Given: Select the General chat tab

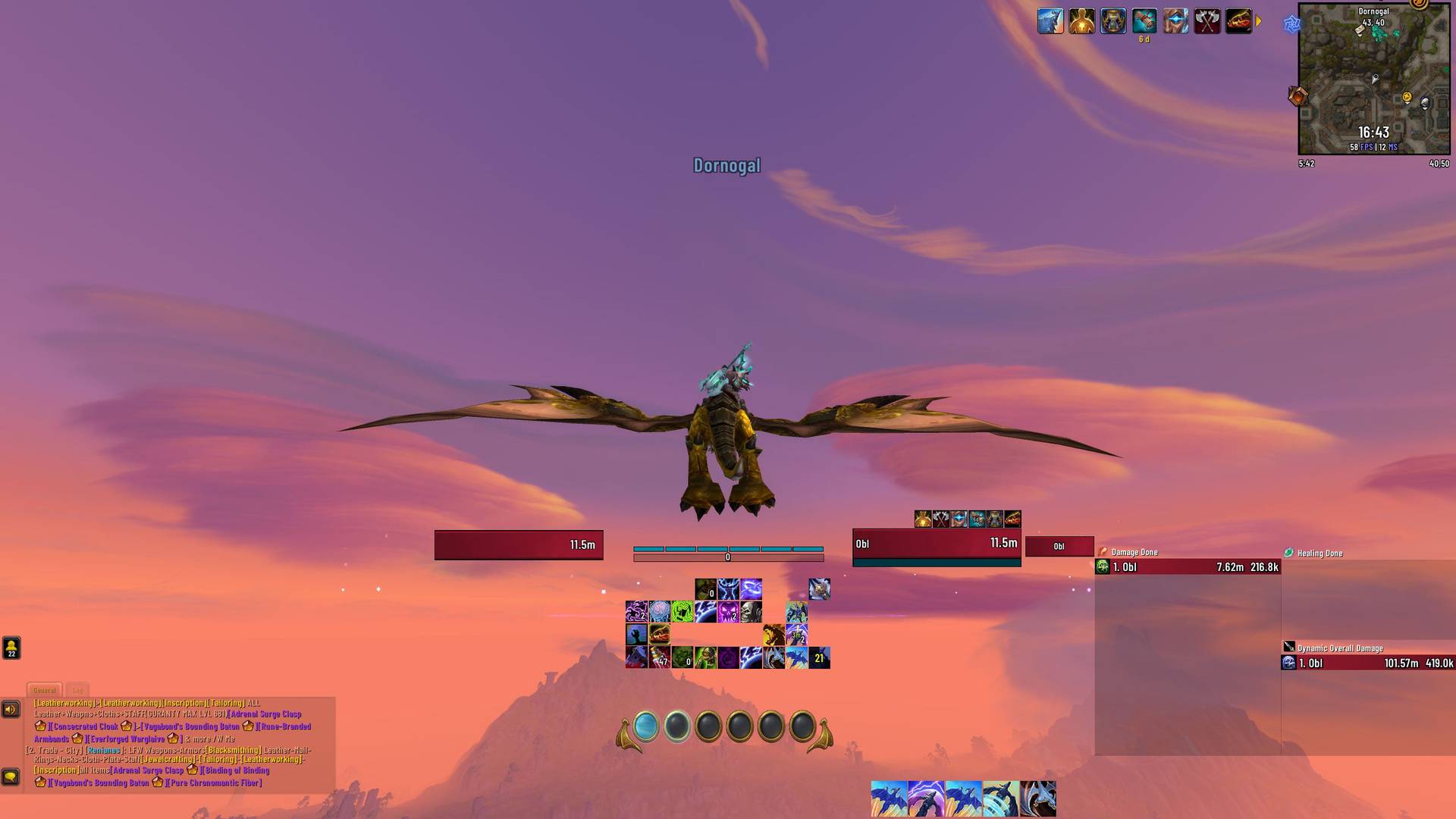Looking at the screenshot, I should (45, 690).
